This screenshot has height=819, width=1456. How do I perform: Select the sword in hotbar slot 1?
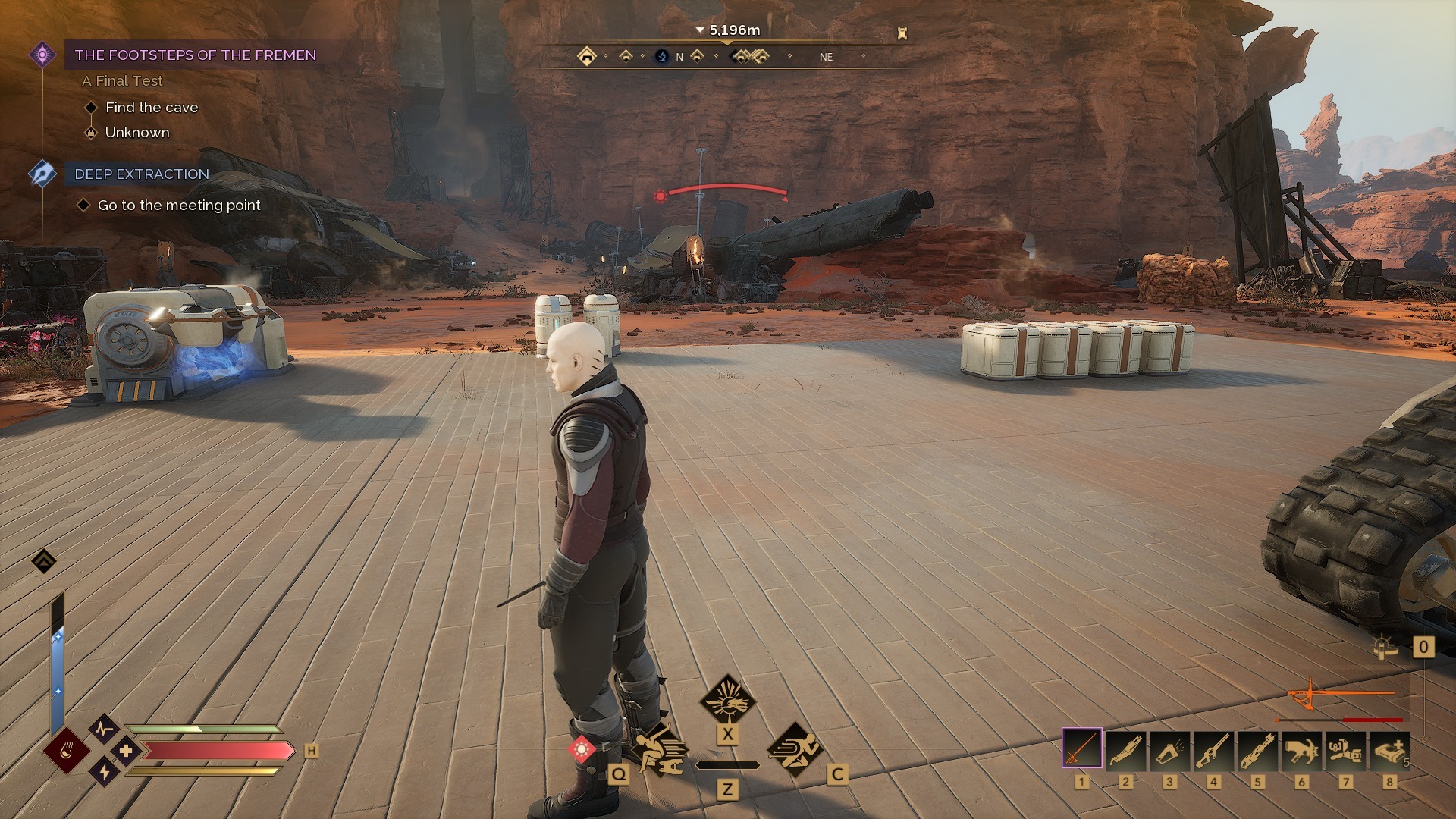(1081, 749)
